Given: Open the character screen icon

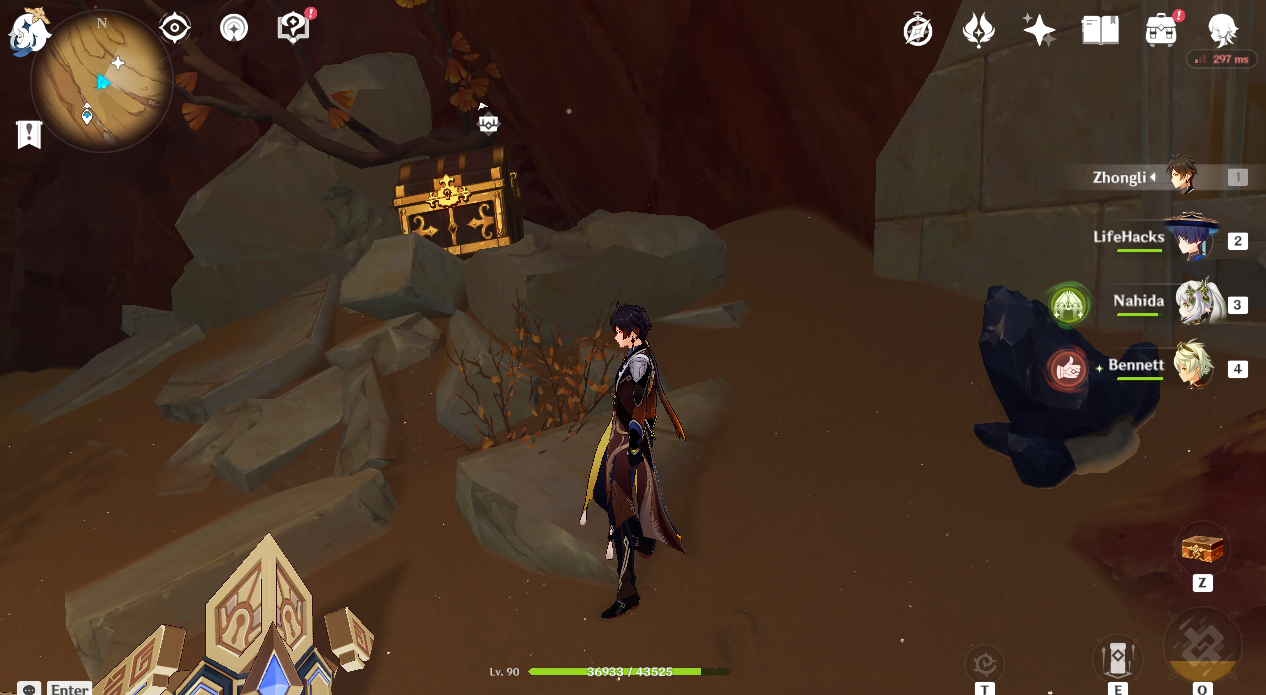Looking at the screenshot, I should (1223, 30).
